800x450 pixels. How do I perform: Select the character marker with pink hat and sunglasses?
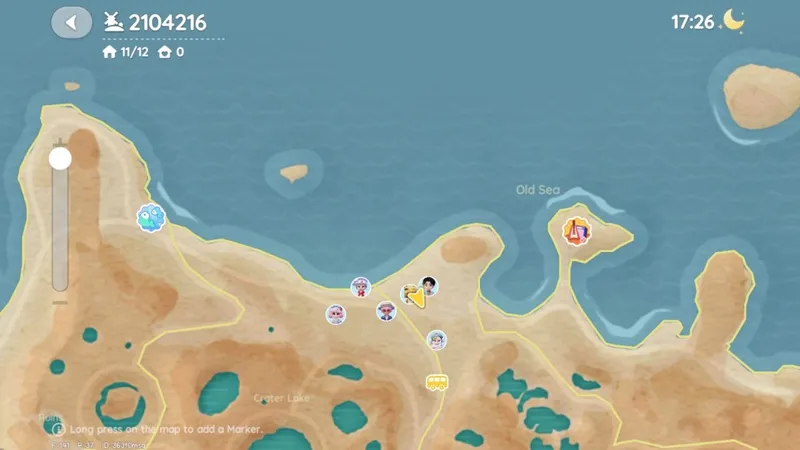[386, 311]
